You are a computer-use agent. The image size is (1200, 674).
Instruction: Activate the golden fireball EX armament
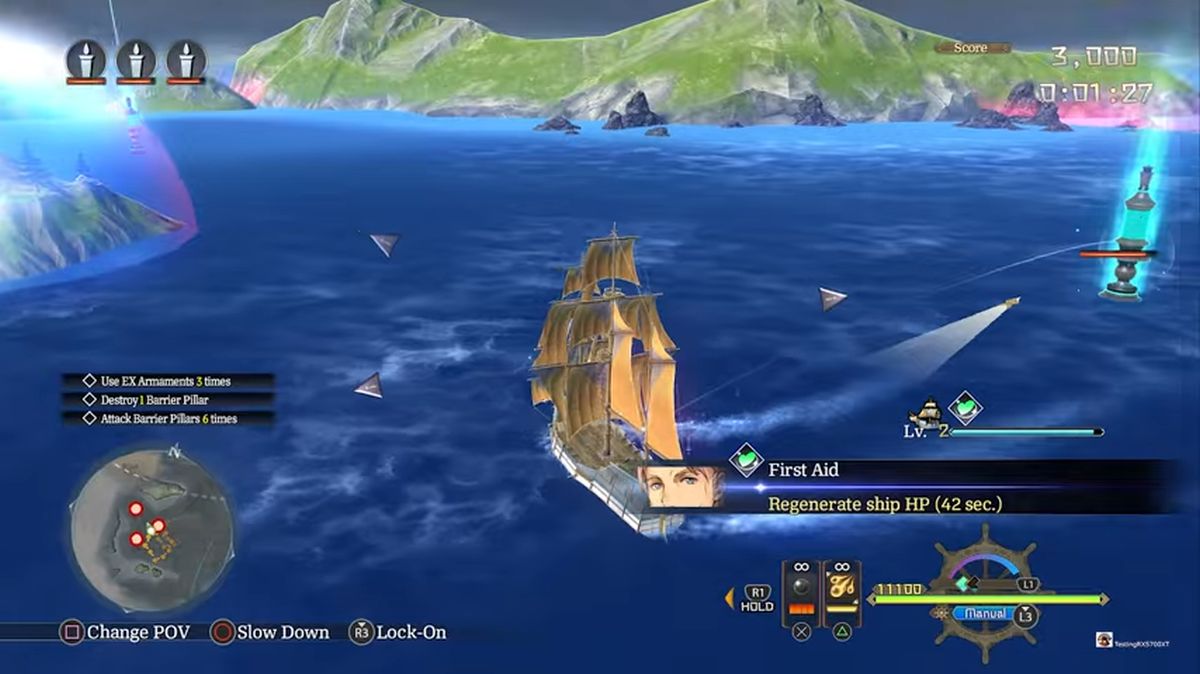tap(842, 592)
